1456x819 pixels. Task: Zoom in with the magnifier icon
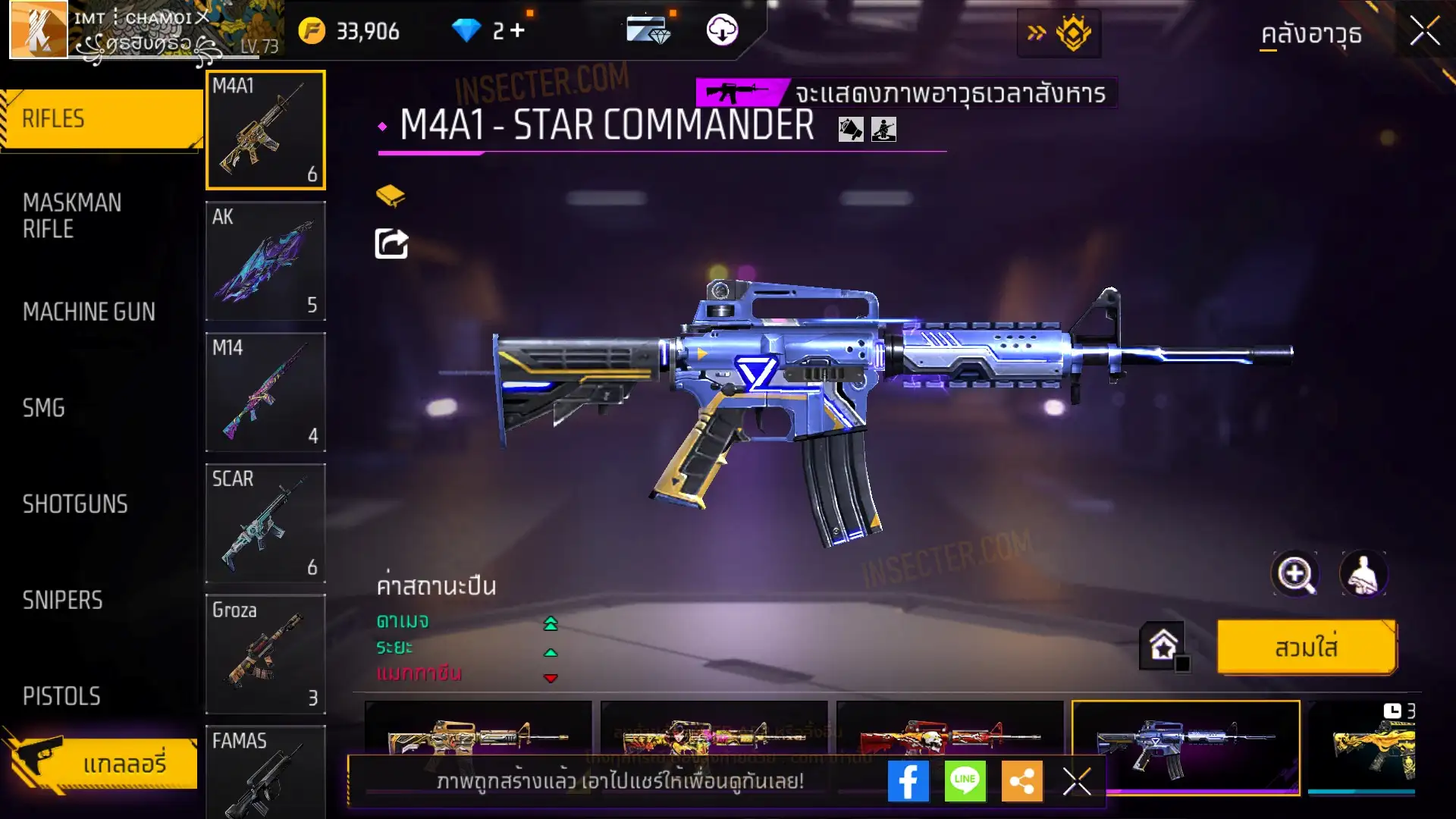click(x=1295, y=574)
